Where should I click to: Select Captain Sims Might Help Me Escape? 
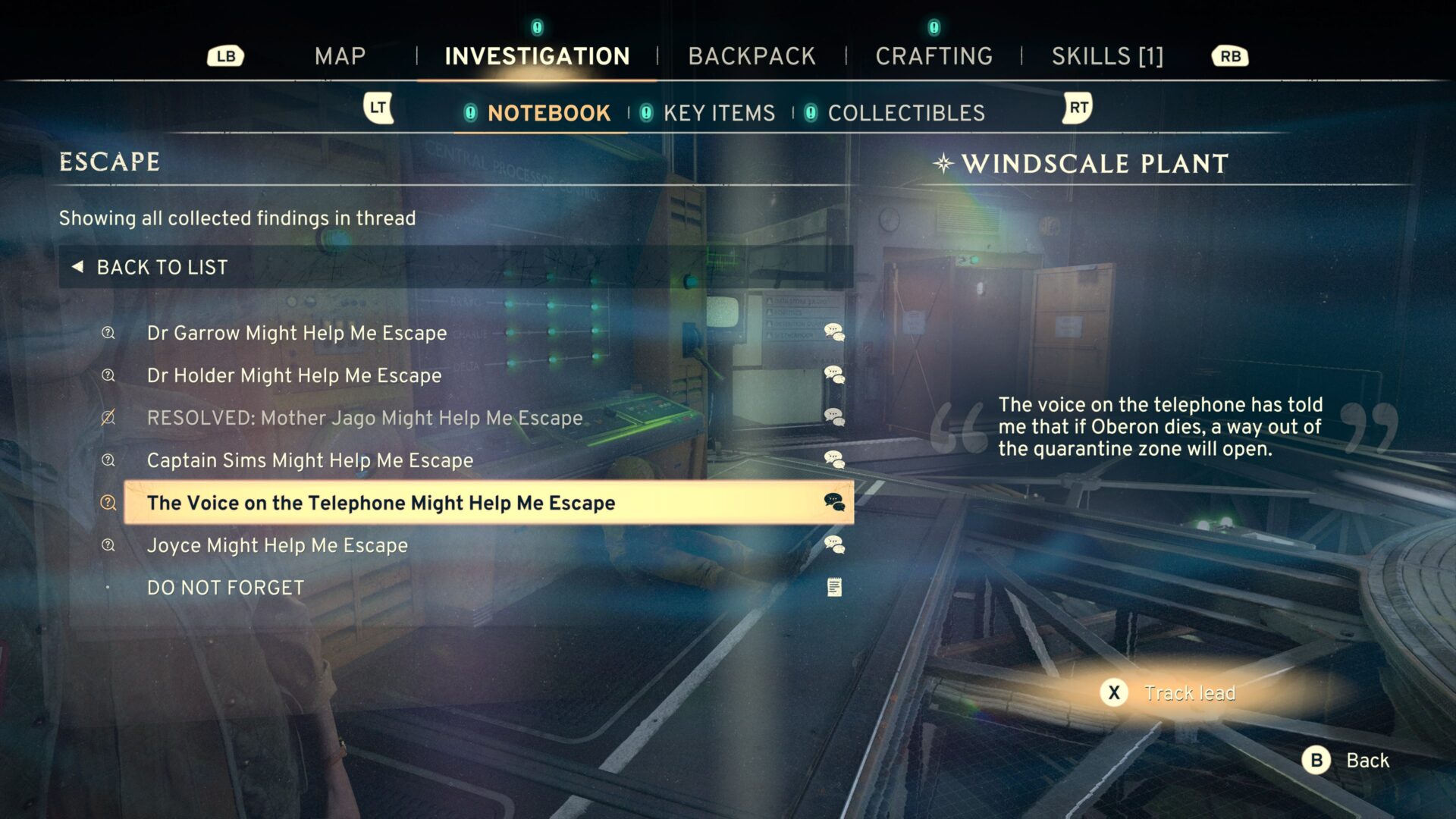click(x=309, y=460)
